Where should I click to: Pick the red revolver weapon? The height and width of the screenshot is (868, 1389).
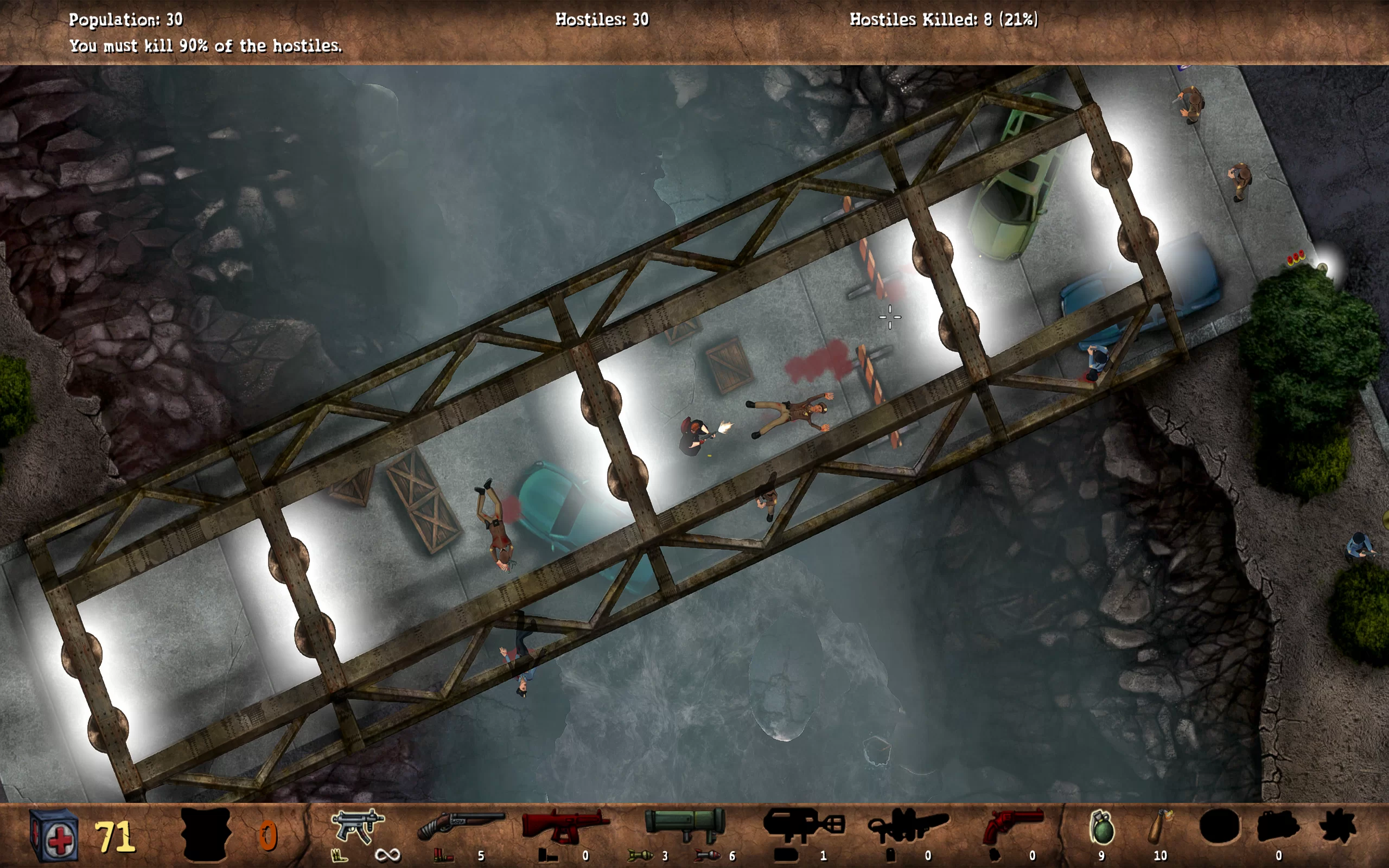click(1012, 827)
